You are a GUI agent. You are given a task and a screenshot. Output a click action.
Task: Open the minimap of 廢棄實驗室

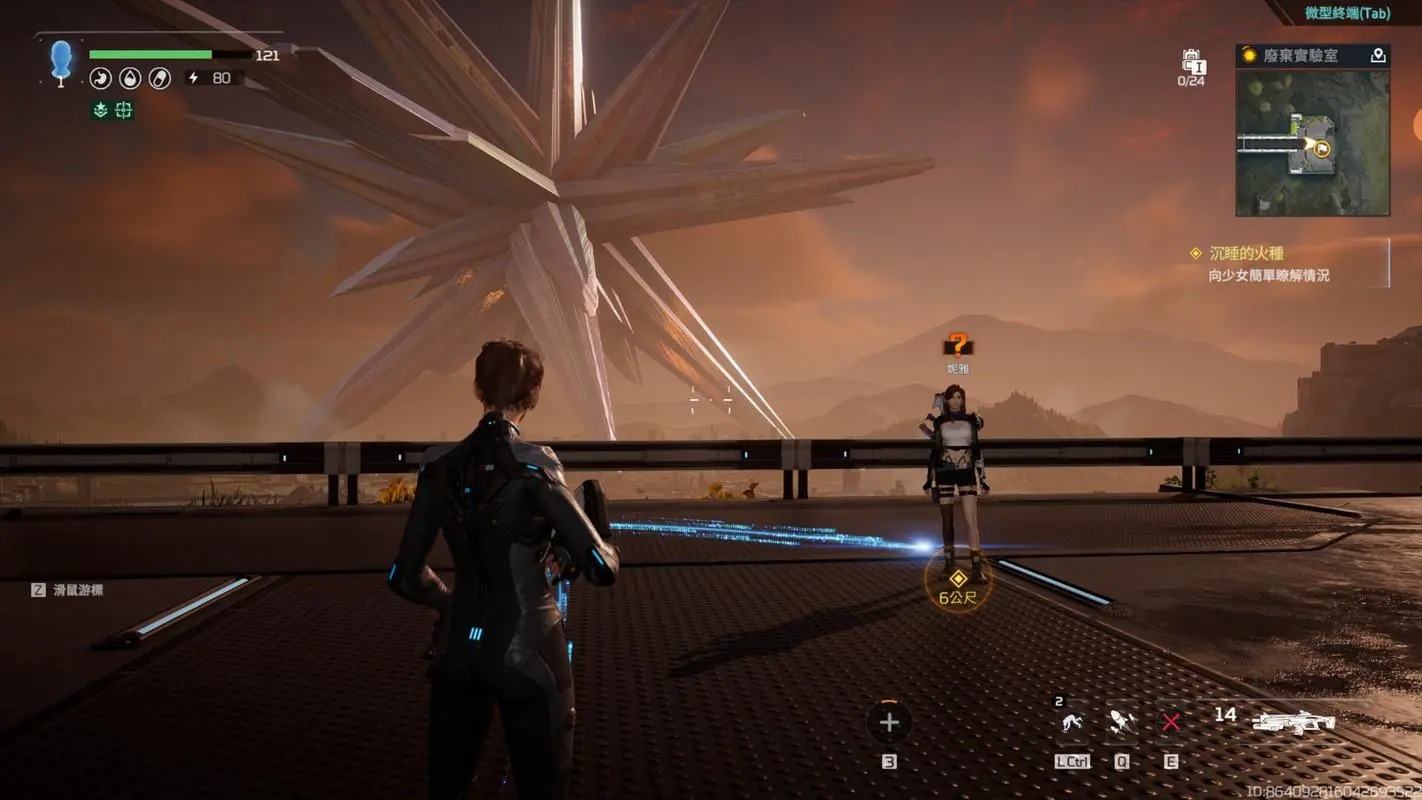pos(1312,142)
